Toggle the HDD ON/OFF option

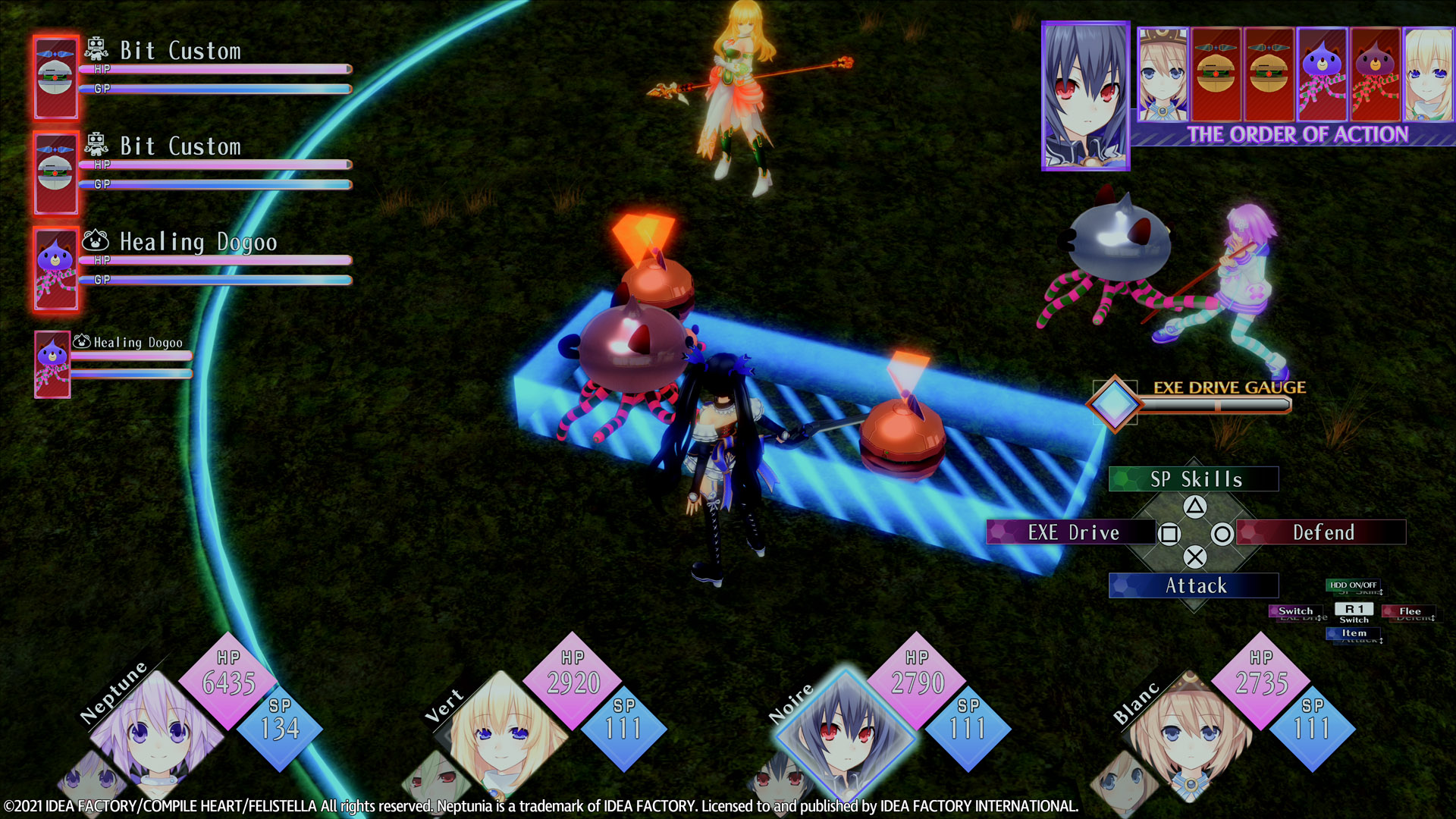coord(1353,585)
